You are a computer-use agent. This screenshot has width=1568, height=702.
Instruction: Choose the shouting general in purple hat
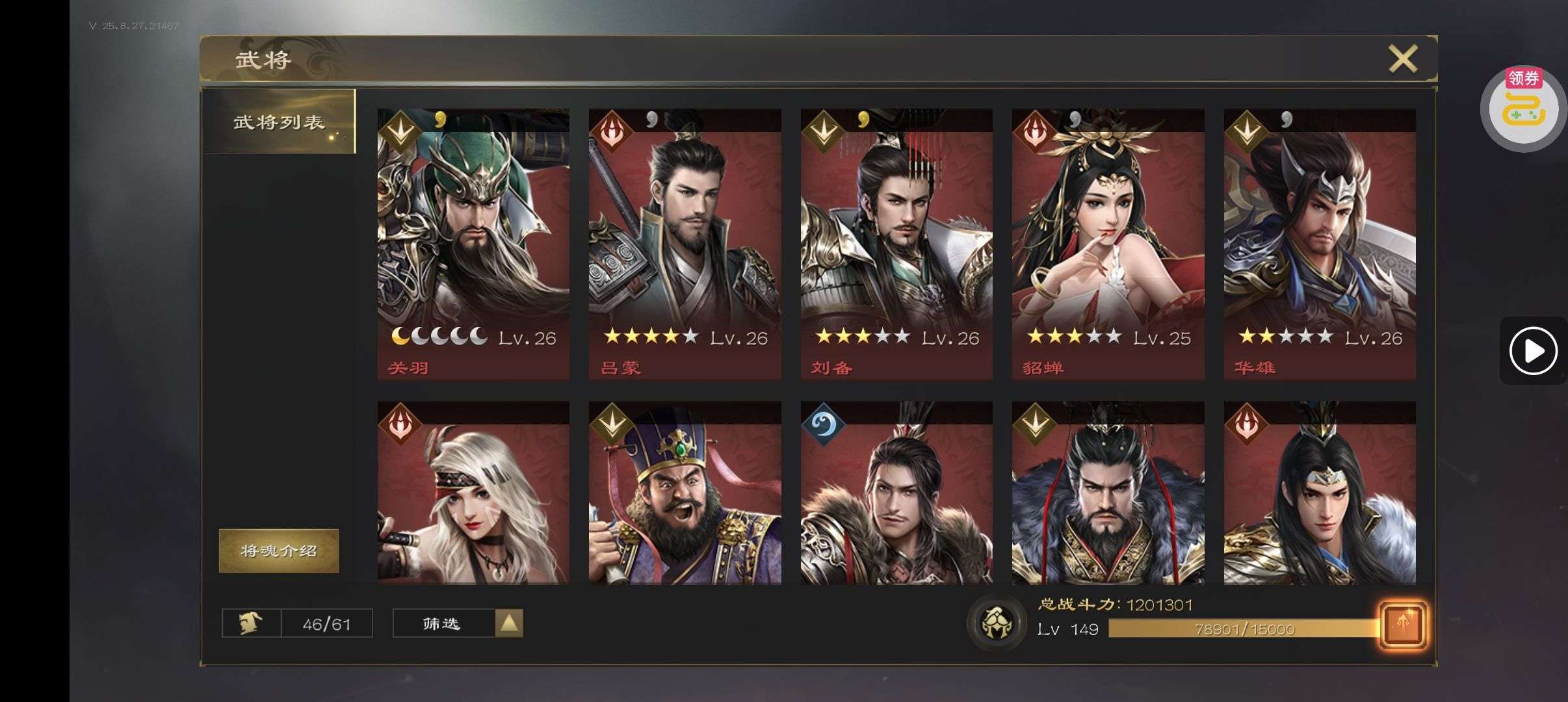coord(685,493)
